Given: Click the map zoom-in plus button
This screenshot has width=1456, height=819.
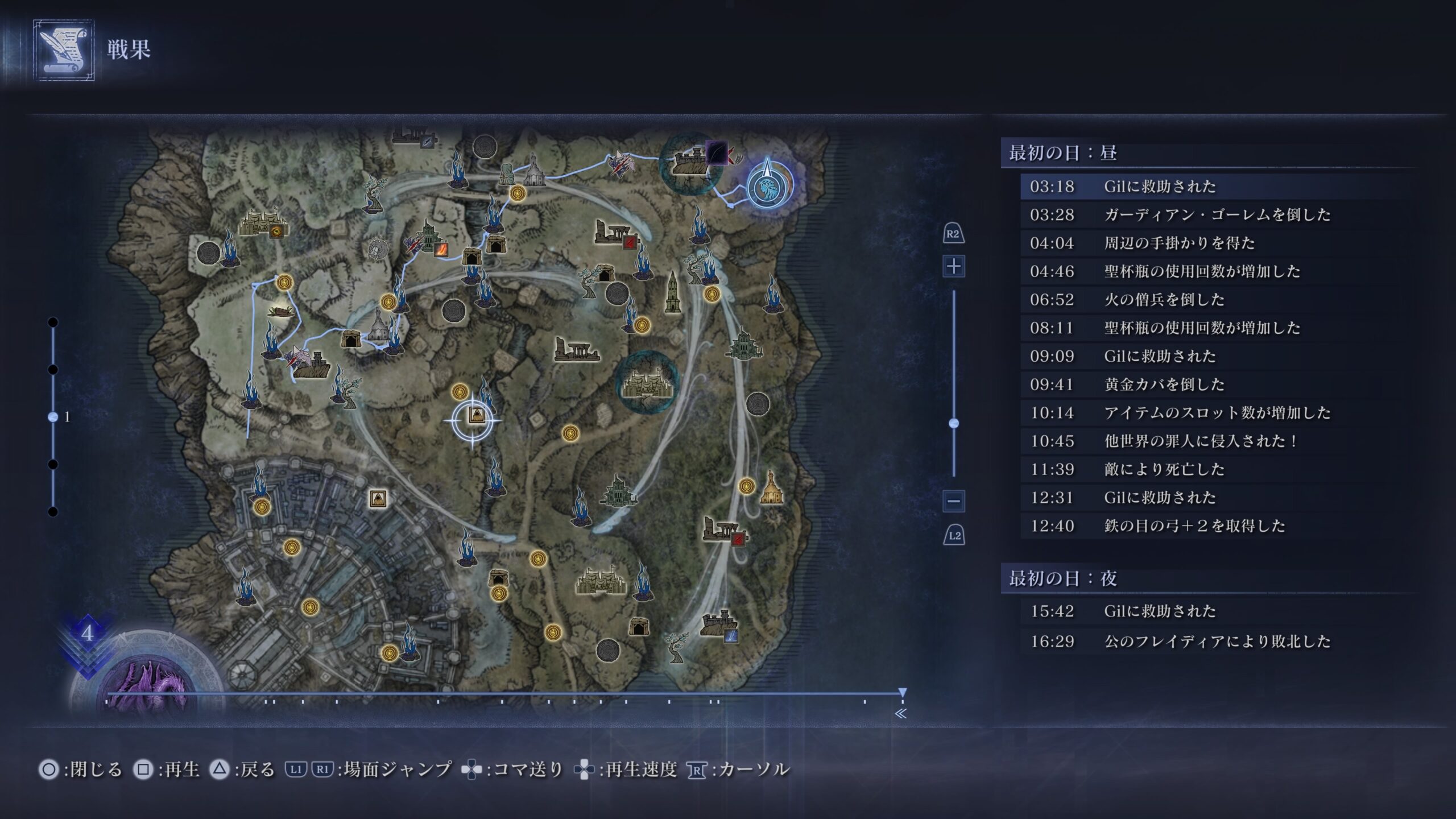Looking at the screenshot, I should coord(954,266).
